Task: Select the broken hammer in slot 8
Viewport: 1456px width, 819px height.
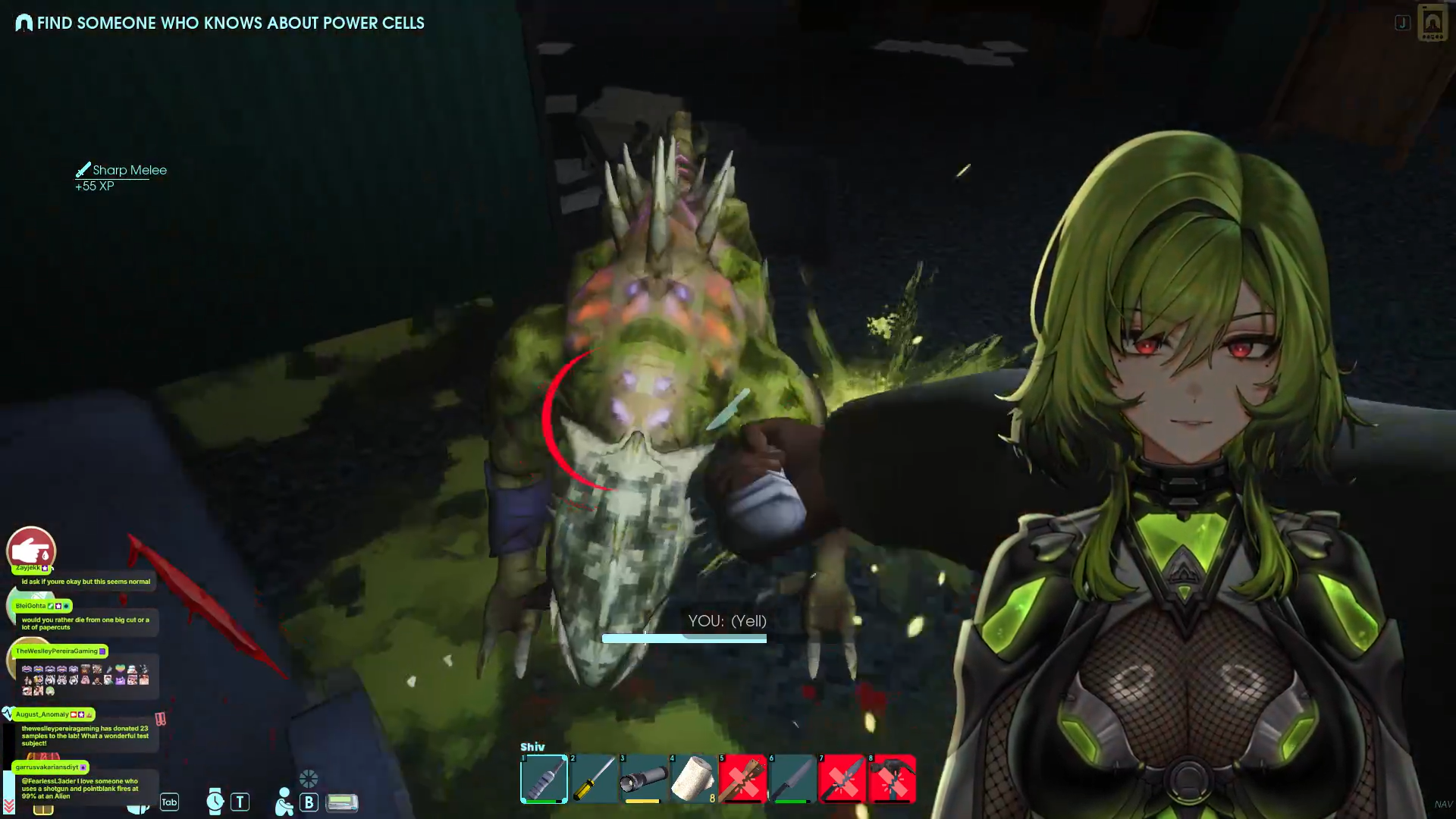Action: (892, 779)
